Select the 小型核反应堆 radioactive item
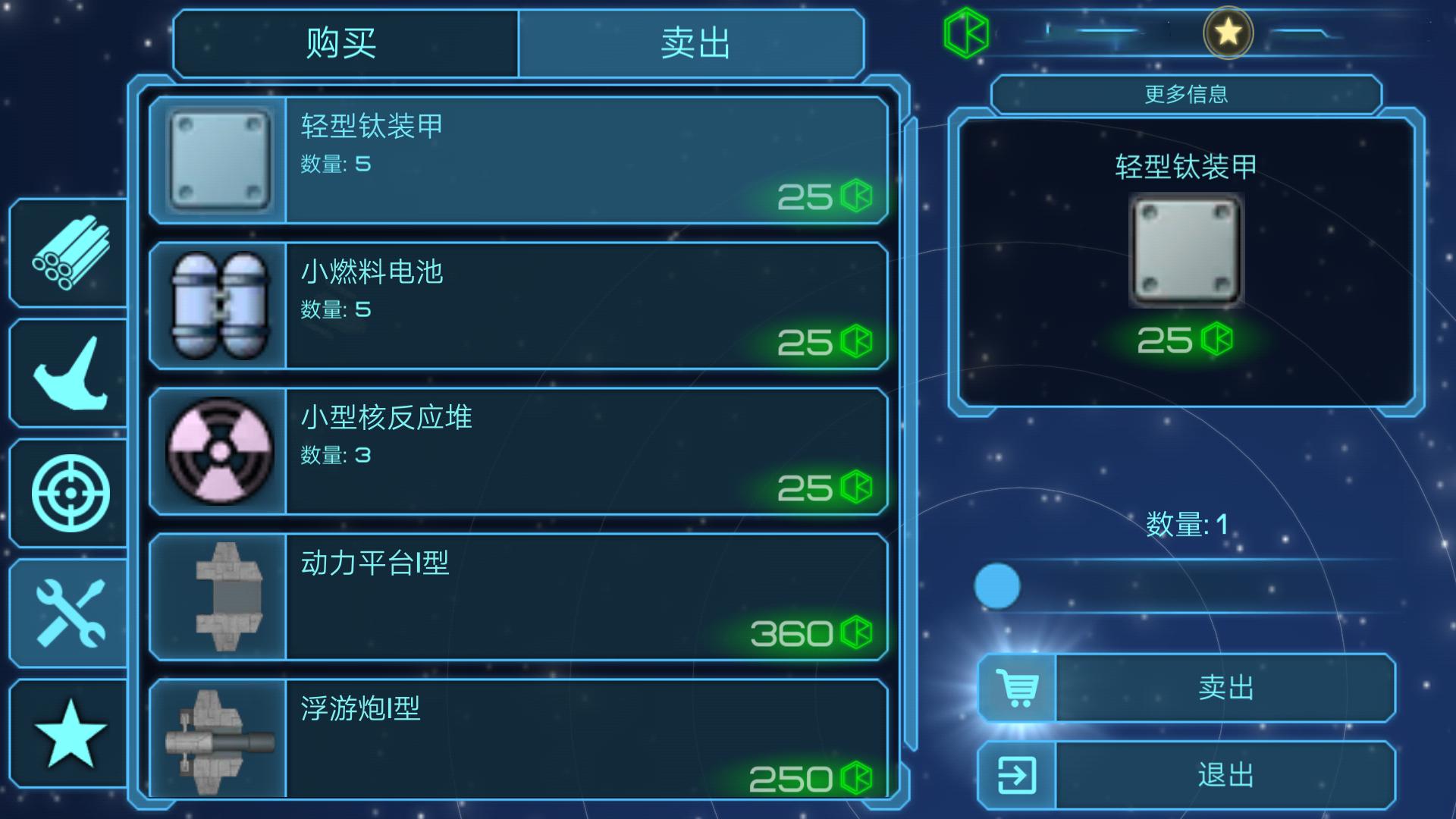This screenshot has width=1456, height=819. pos(522,451)
